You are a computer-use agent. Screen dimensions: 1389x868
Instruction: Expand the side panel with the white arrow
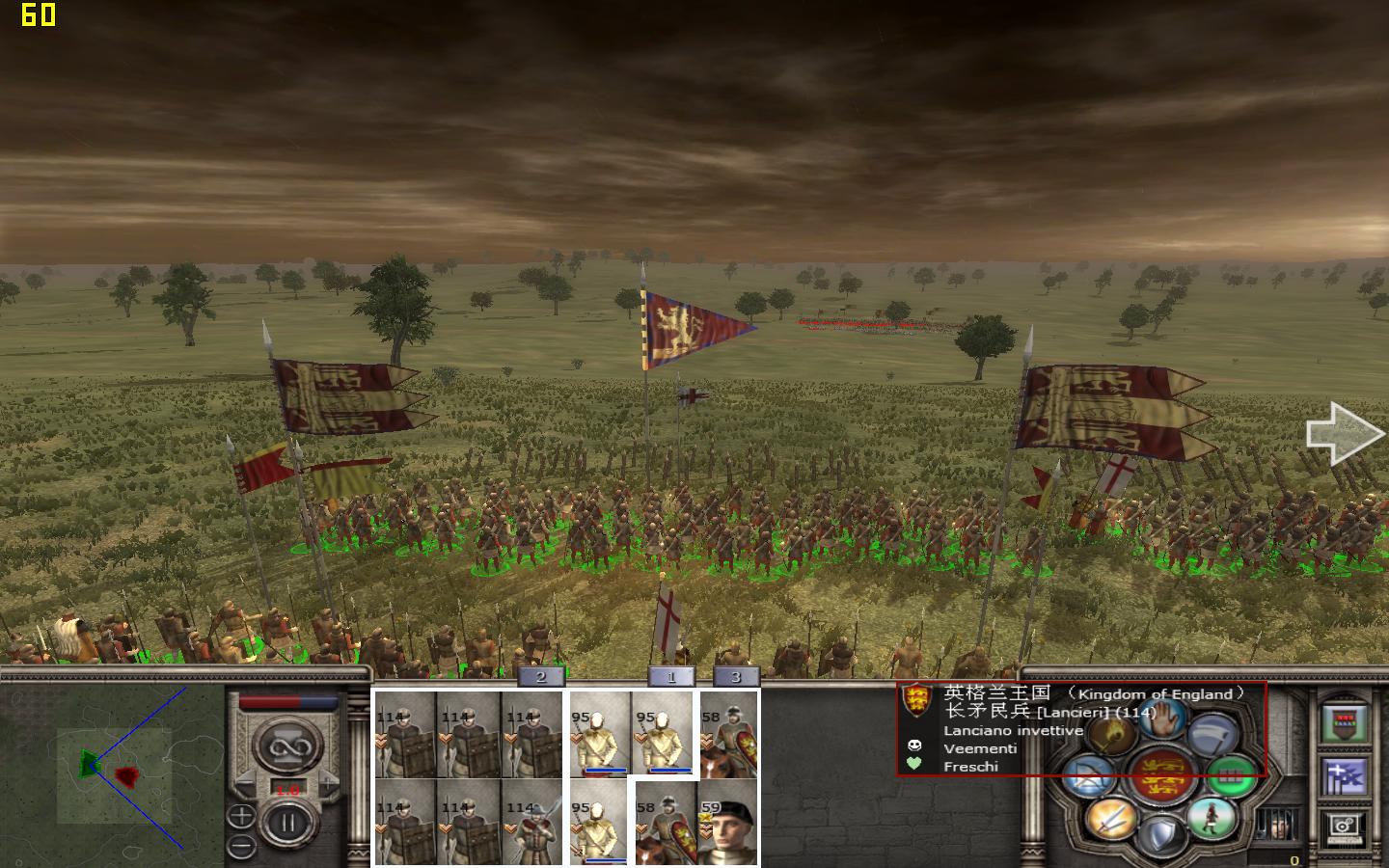(1344, 431)
